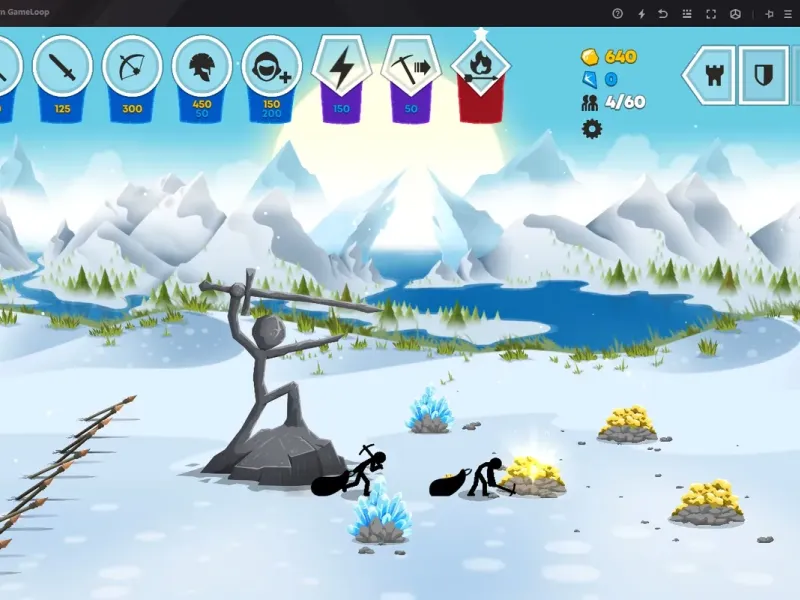
Task: Use the pickaxe miner boost ability
Action: [x=411, y=68]
